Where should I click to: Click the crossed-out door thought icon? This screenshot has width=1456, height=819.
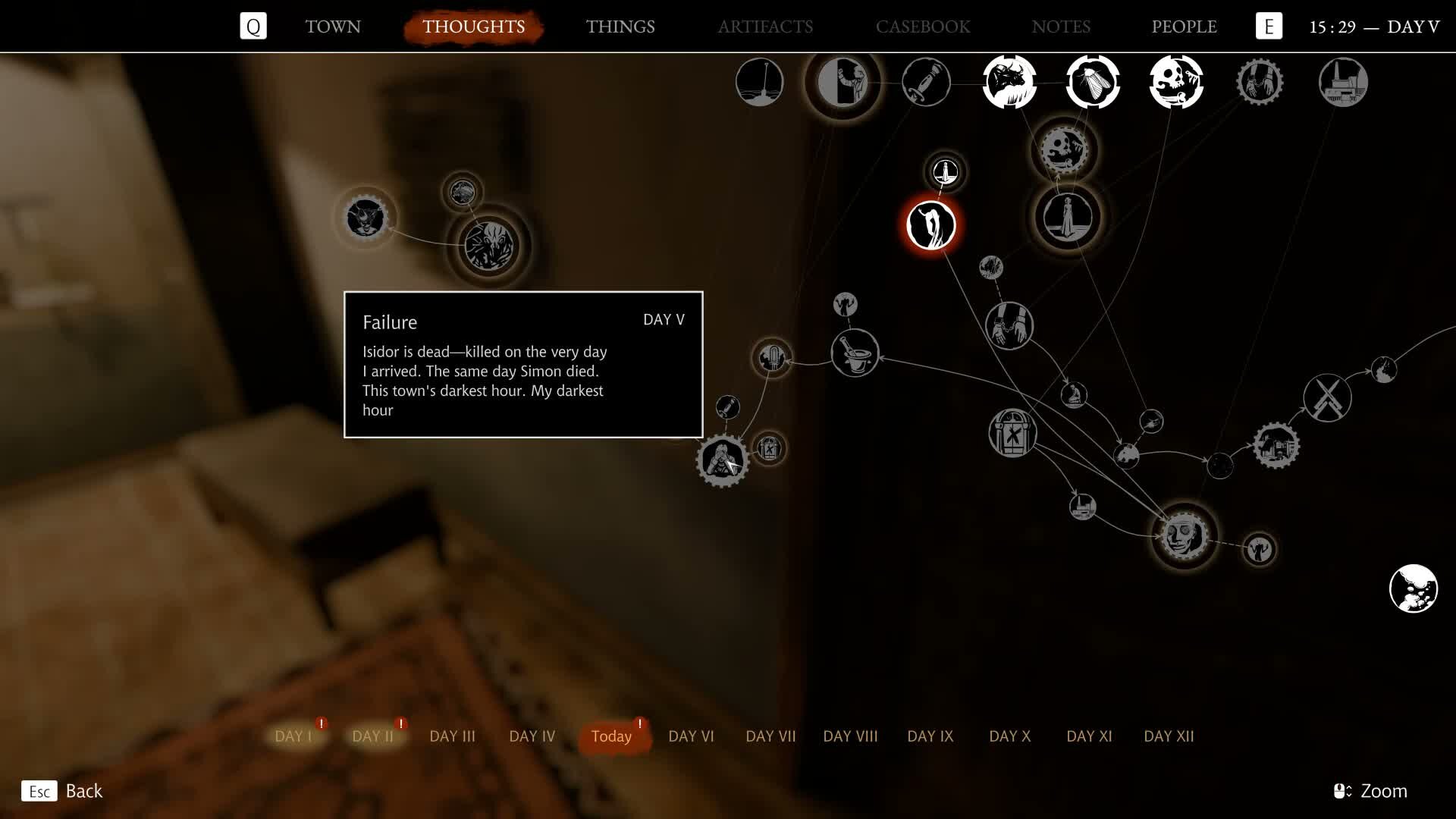(1014, 432)
